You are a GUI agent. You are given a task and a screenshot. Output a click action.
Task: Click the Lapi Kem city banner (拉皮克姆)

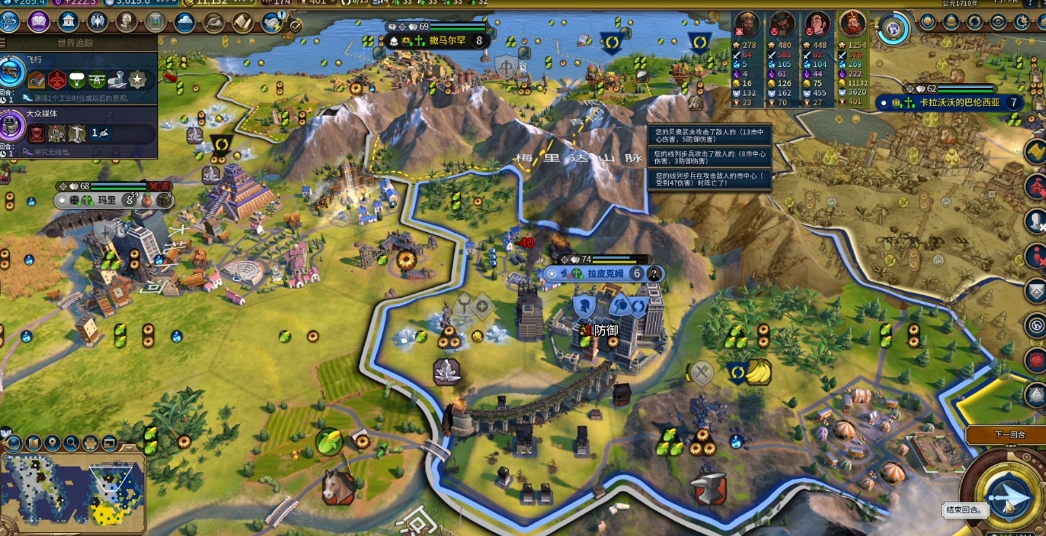[x=603, y=273]
